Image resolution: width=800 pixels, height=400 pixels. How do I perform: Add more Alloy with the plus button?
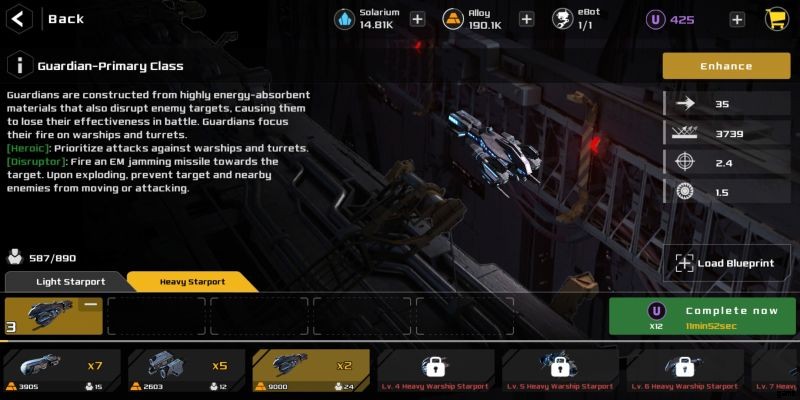click(x=527, y=19)
